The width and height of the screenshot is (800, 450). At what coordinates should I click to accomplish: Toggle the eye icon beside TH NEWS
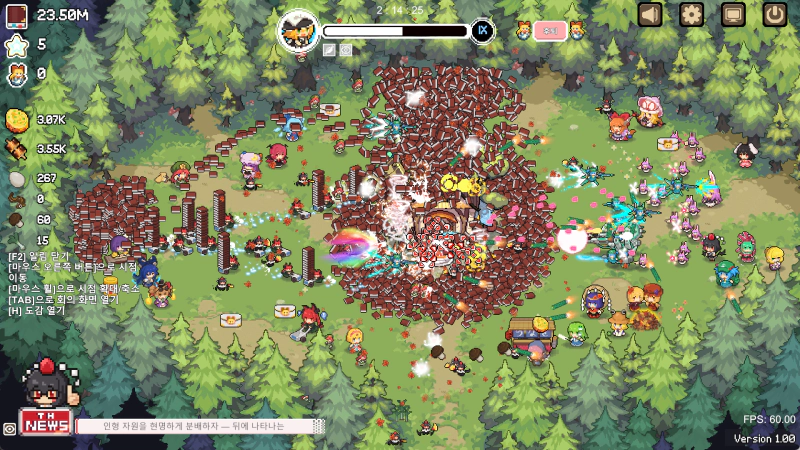point(9,428)
